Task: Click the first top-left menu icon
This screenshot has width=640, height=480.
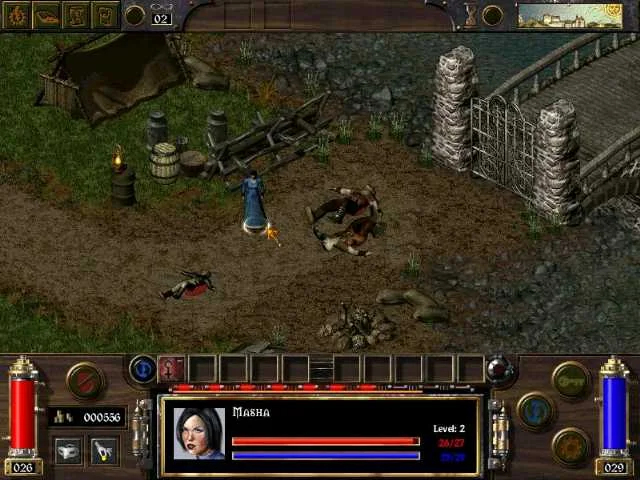Action: pos(18,15)
